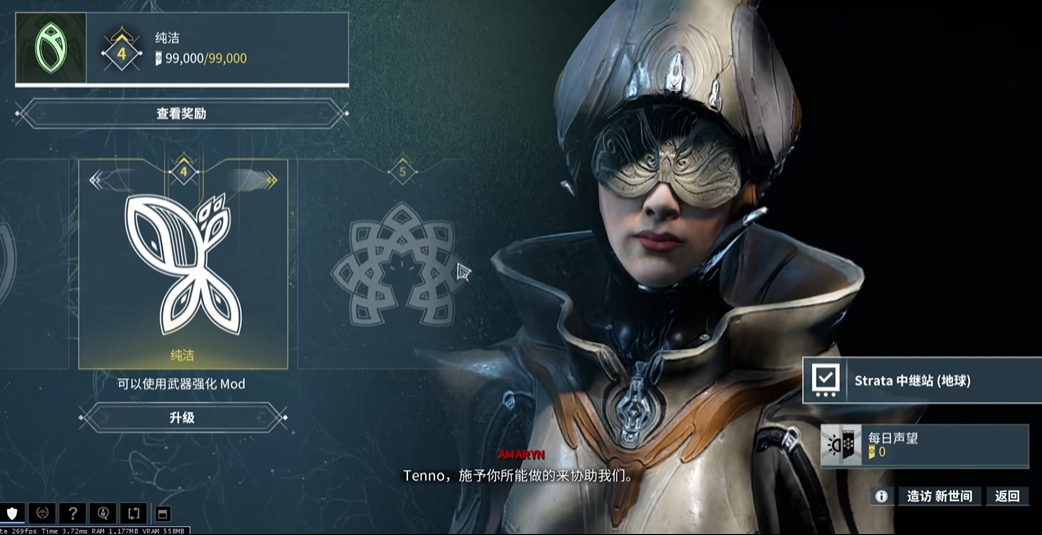
Task: Open the 查看奖励 (view rewards) button
Action: pyautogui.click(x=181, y=113)
